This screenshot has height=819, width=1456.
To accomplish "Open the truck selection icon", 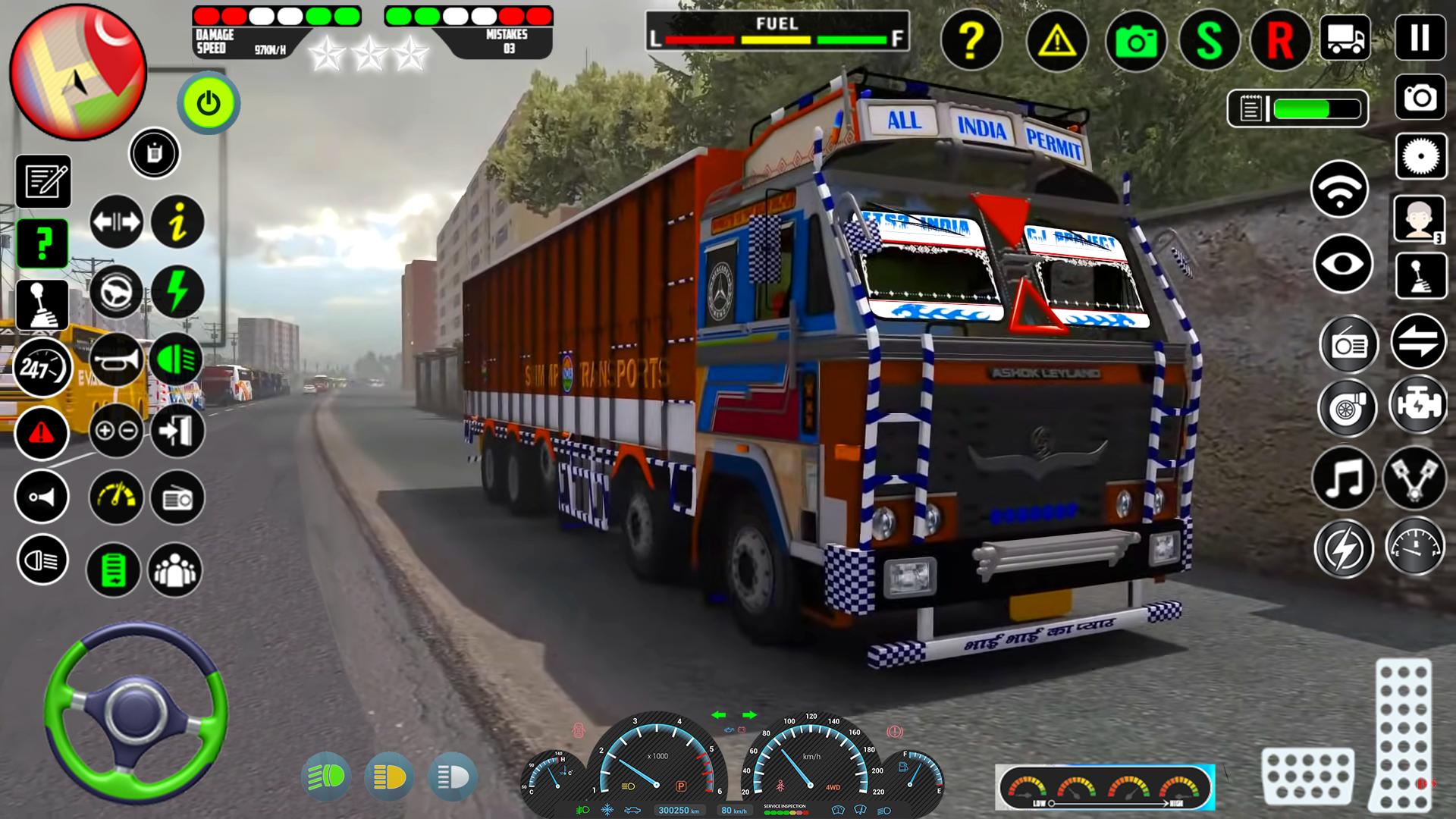I will point(1345,38).
